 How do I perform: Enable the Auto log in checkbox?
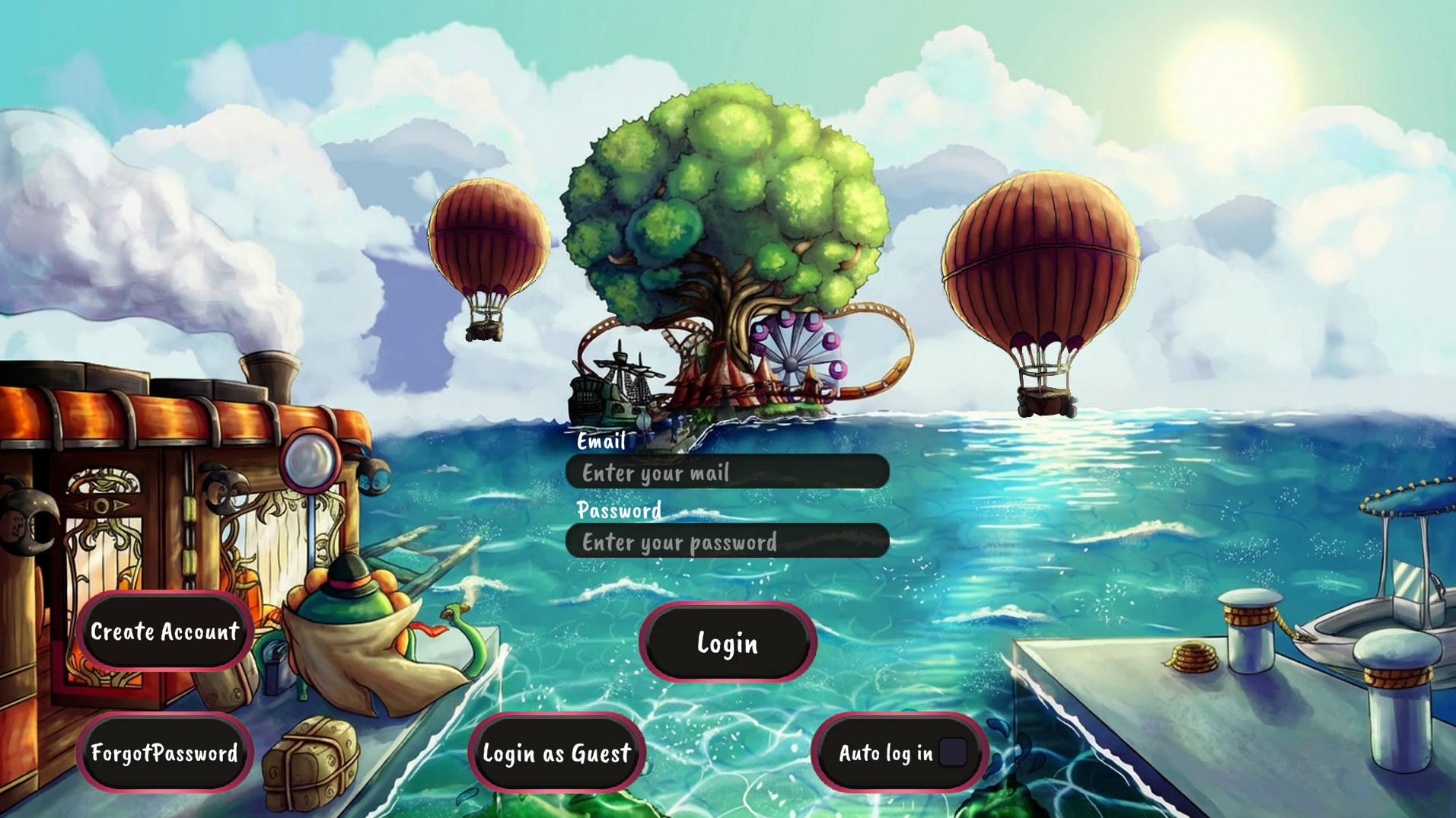(x=954, y=752)
